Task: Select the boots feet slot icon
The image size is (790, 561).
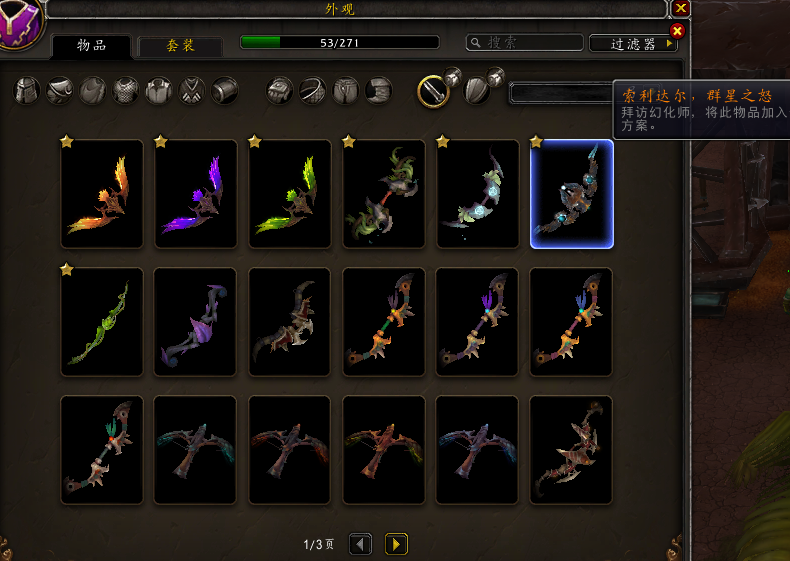Action: tap(379, 91)
